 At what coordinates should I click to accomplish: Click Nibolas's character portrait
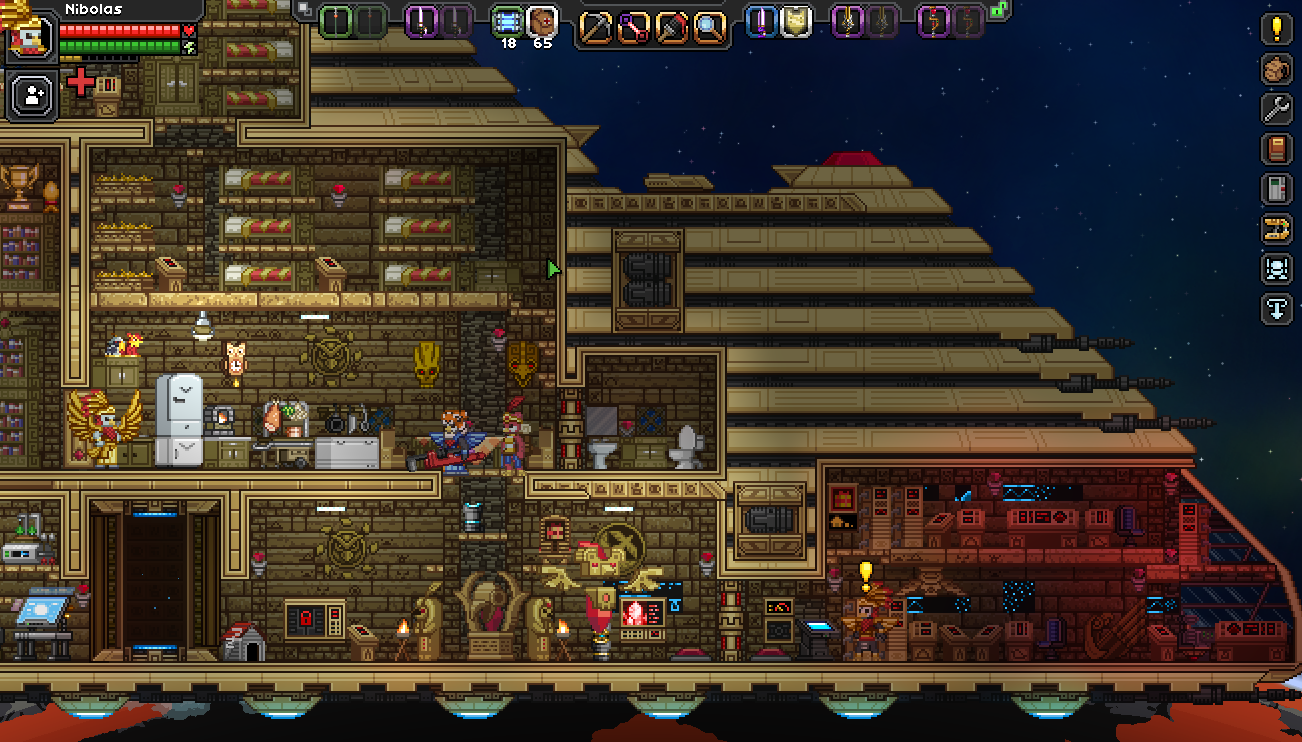click(28, 36)
